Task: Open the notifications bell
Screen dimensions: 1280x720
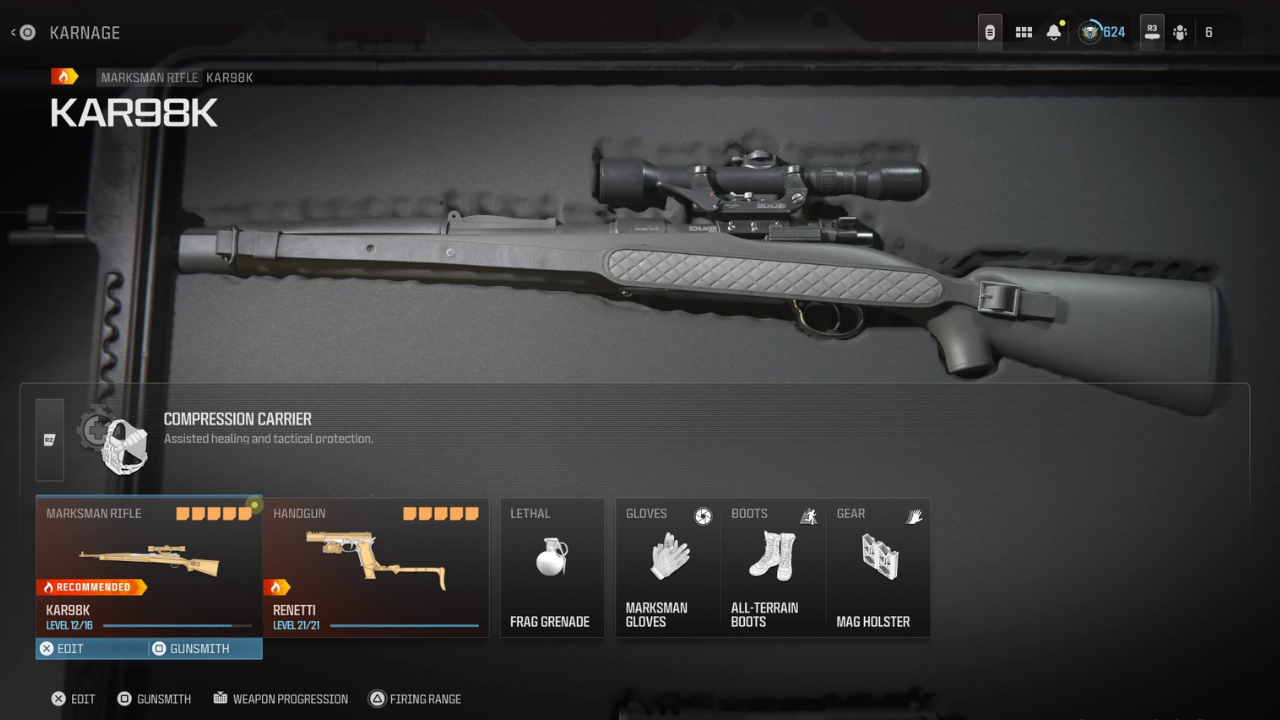Action: 1053,31
